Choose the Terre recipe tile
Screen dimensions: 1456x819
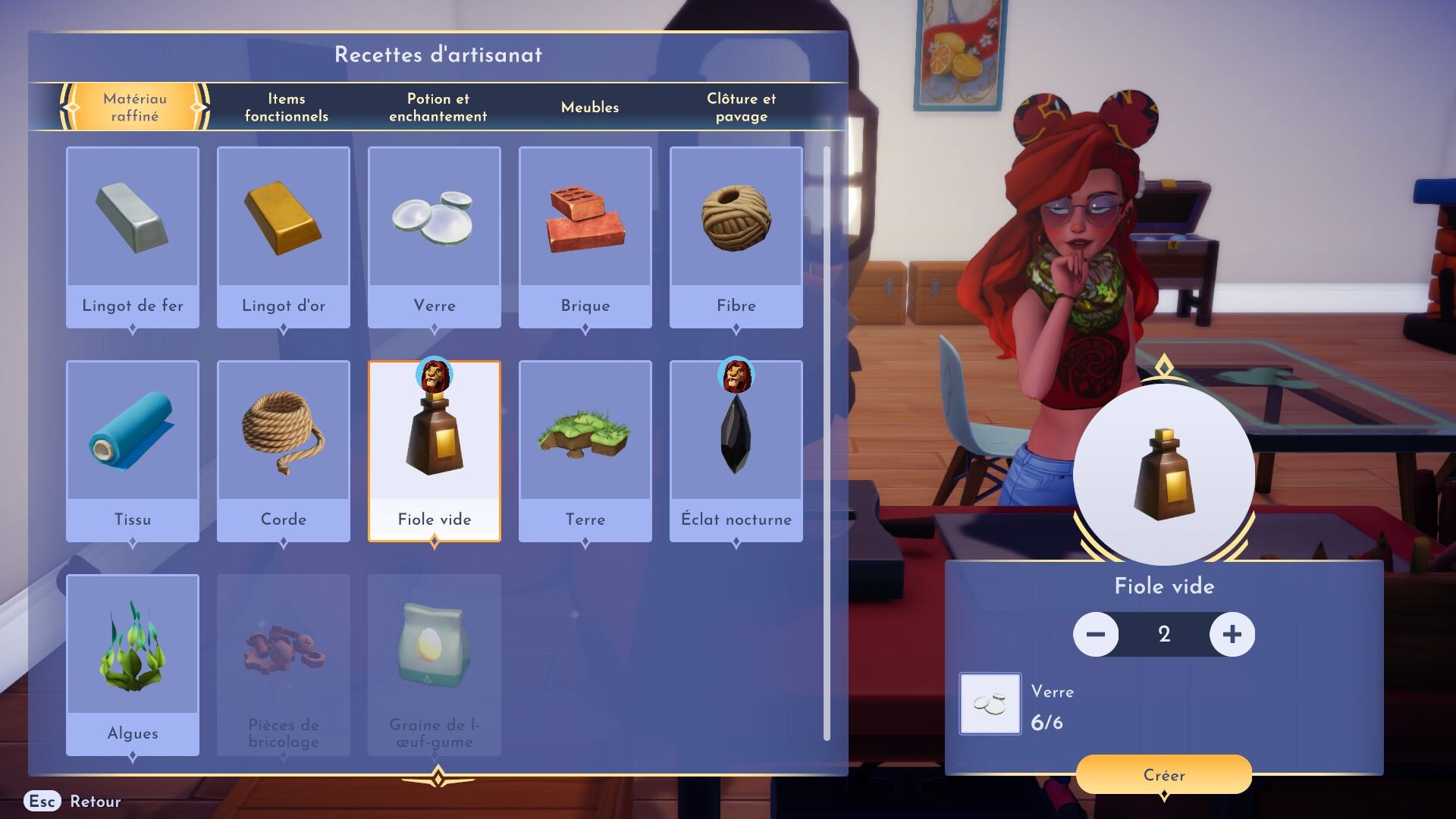(585, 450)
